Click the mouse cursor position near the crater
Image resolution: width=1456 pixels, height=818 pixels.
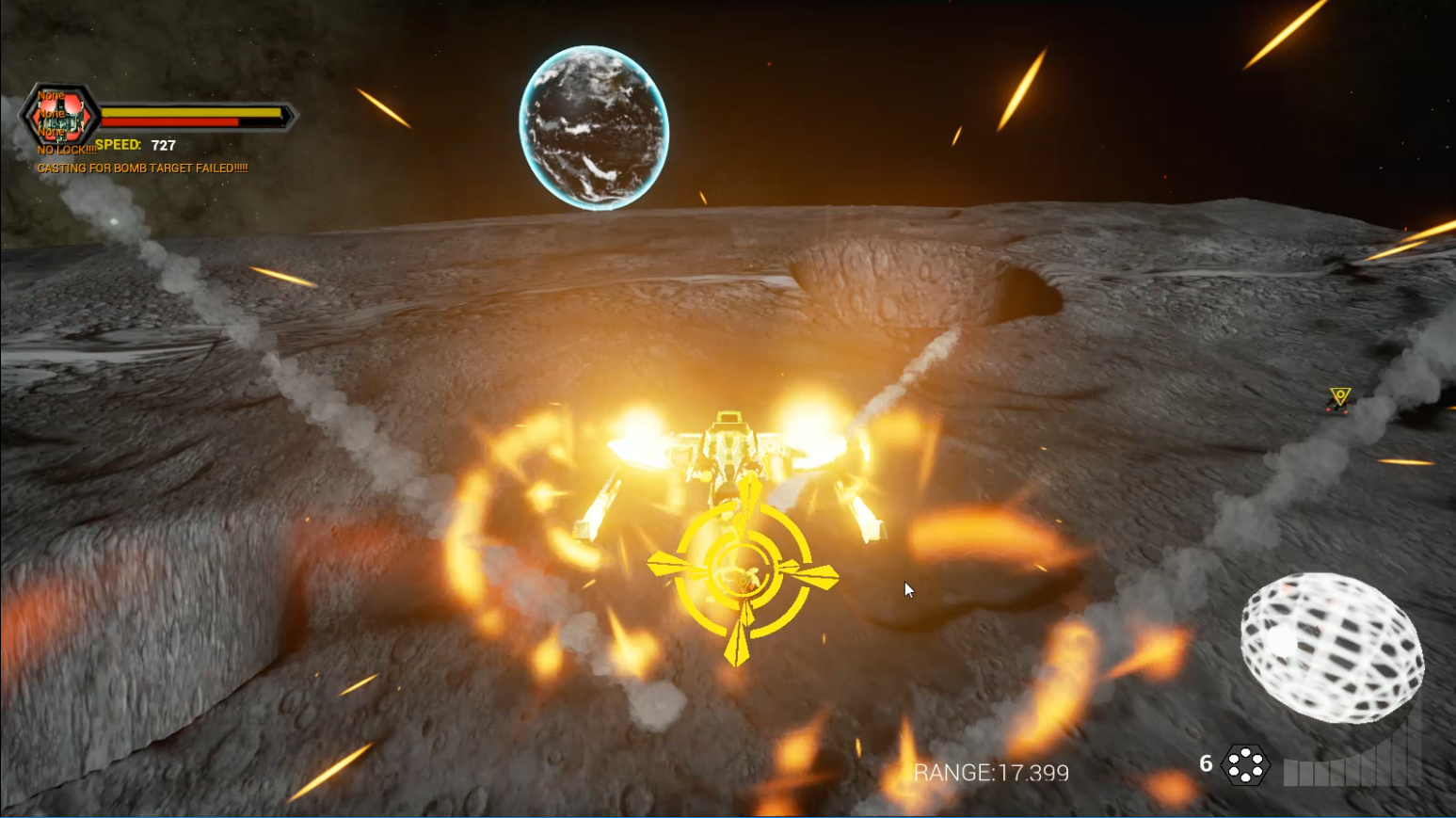point(906,589)
